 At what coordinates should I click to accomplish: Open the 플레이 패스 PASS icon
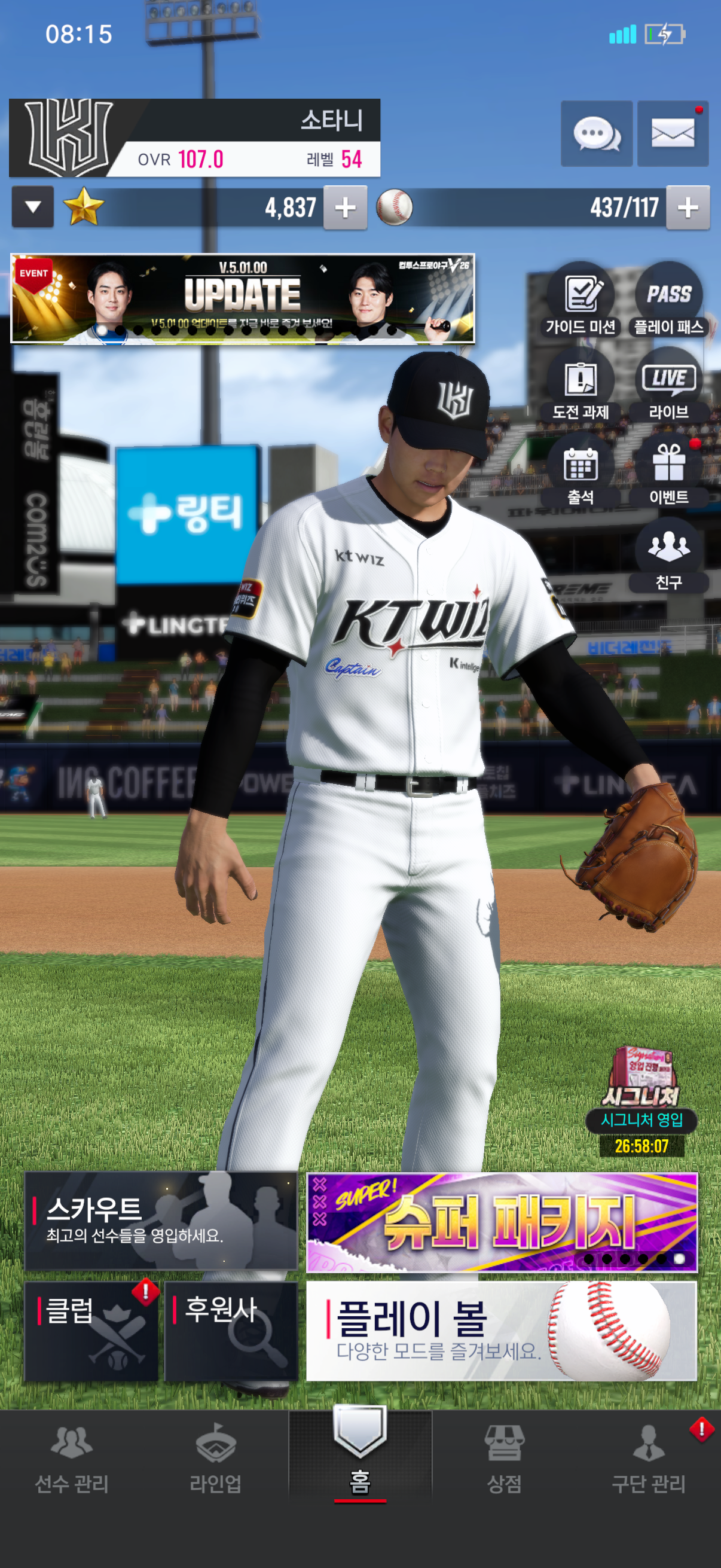coord(668,300)
